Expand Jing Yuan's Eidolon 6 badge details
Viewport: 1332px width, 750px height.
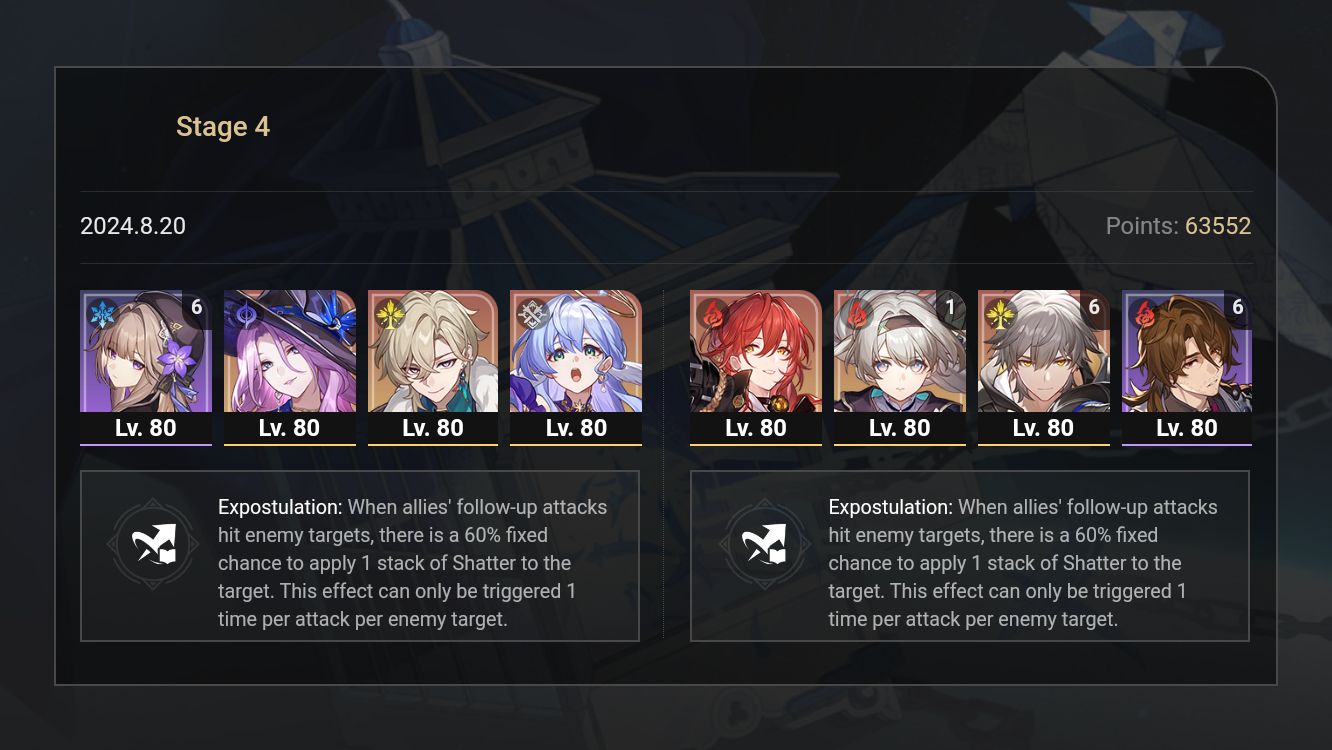point(1094,307)
